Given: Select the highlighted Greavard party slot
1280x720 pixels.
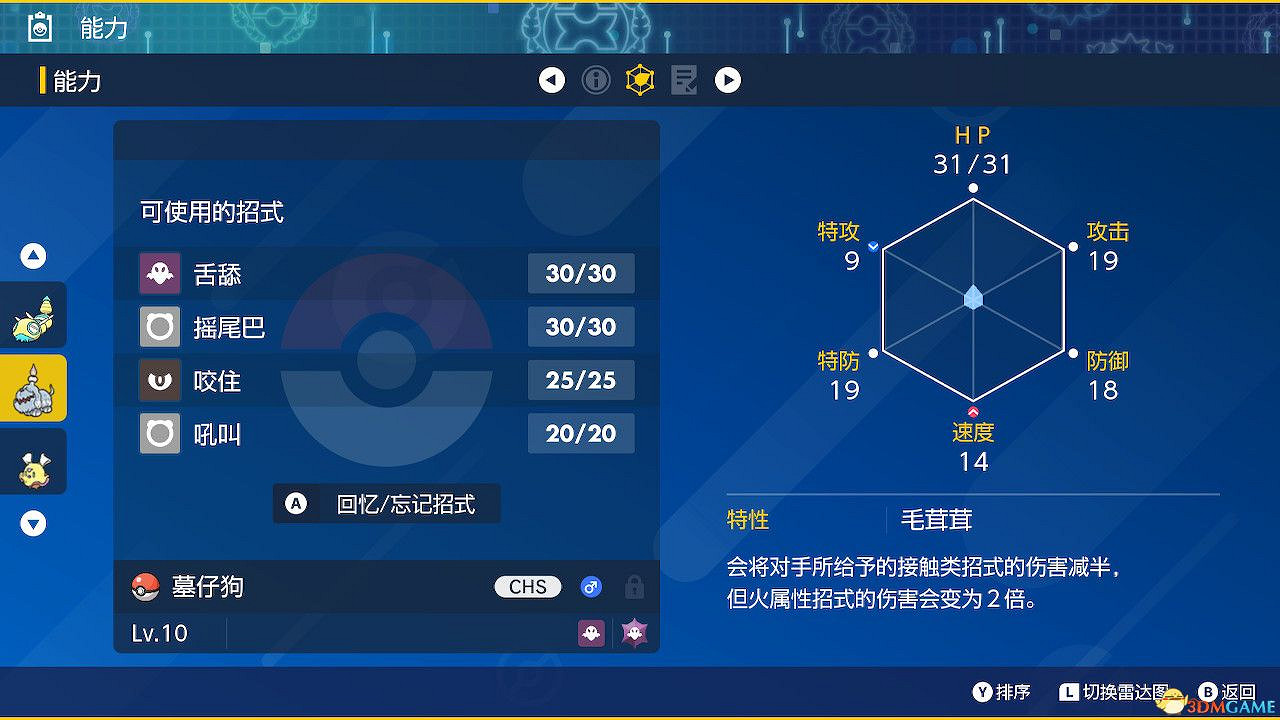Looking at the screenshot, I should [33, 388].
